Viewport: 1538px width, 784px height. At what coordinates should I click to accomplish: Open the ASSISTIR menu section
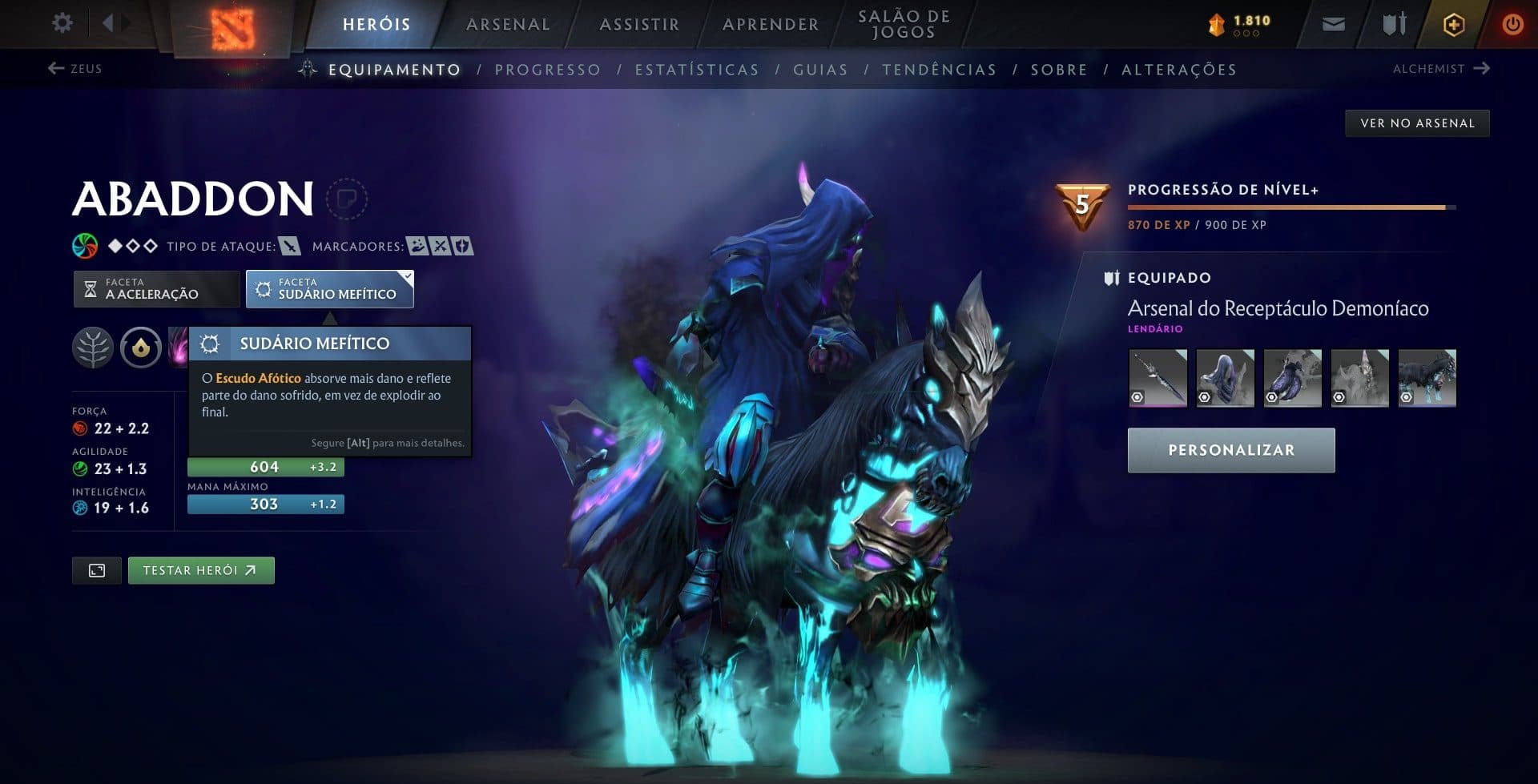click(x=638, y=24)
